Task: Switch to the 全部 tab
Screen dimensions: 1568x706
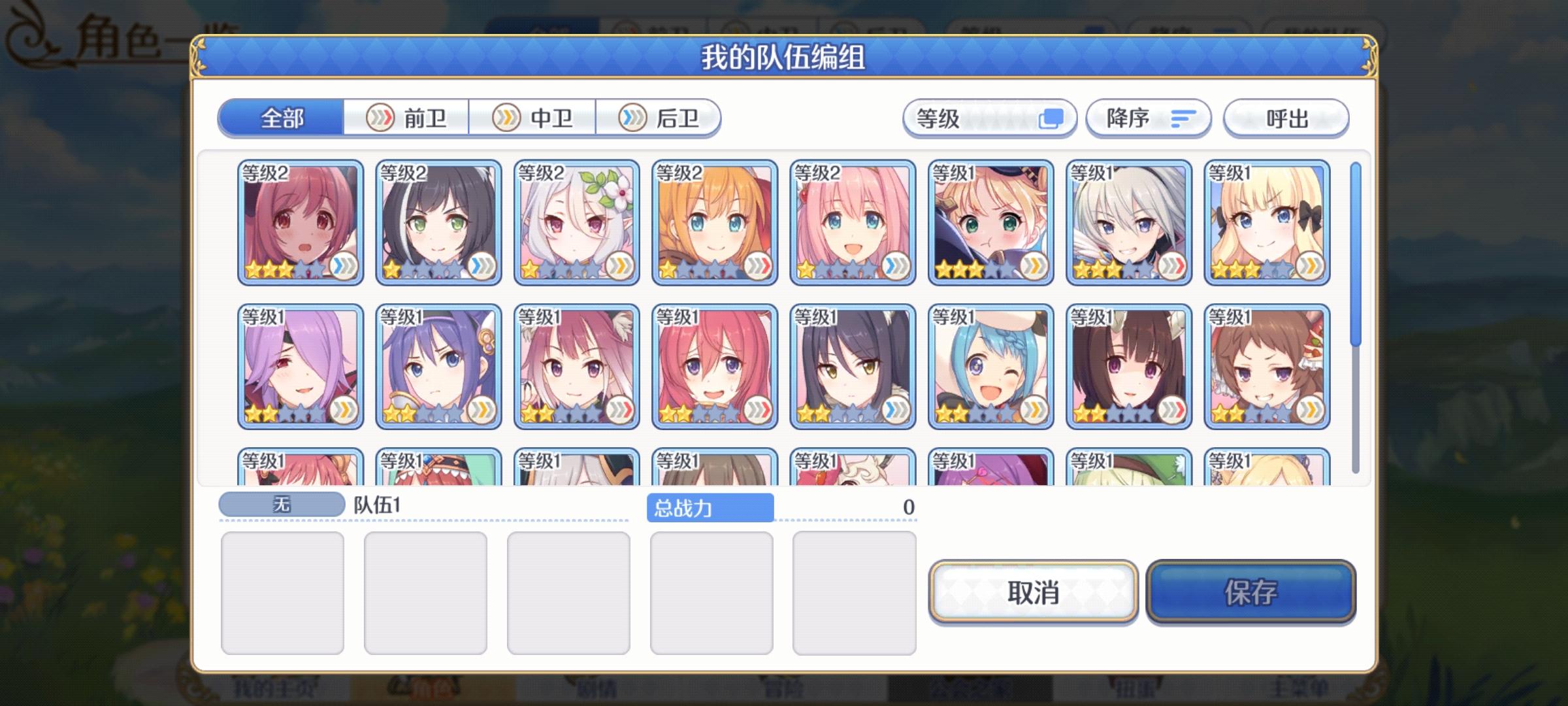Action: click(x=281, y=118)
